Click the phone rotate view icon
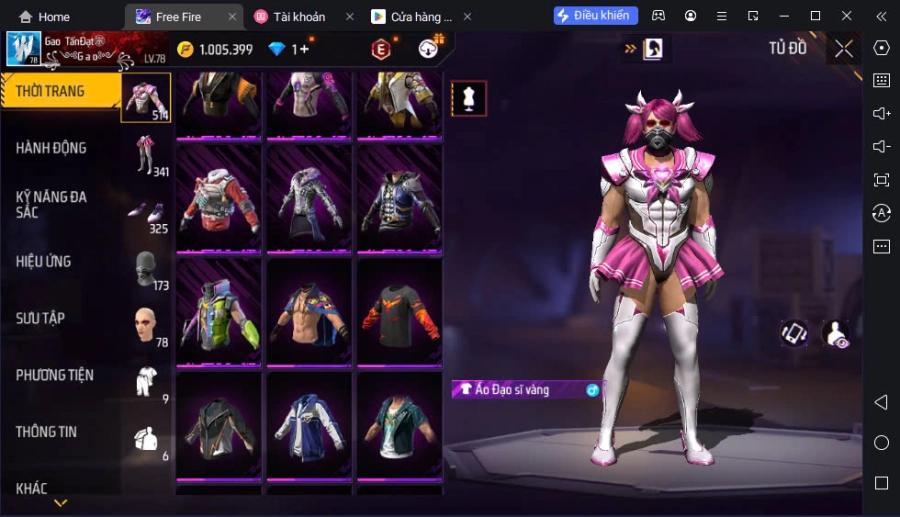The width and height of the screenshot is (900, 517). point(795,334)
